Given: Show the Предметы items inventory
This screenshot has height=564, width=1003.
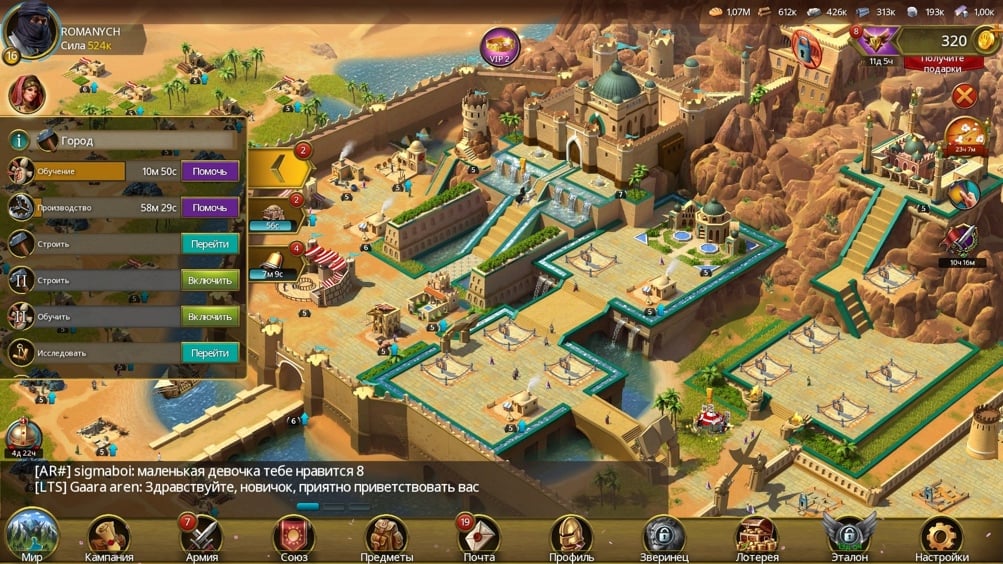Looking at the screenshot, I should (386, 537).
